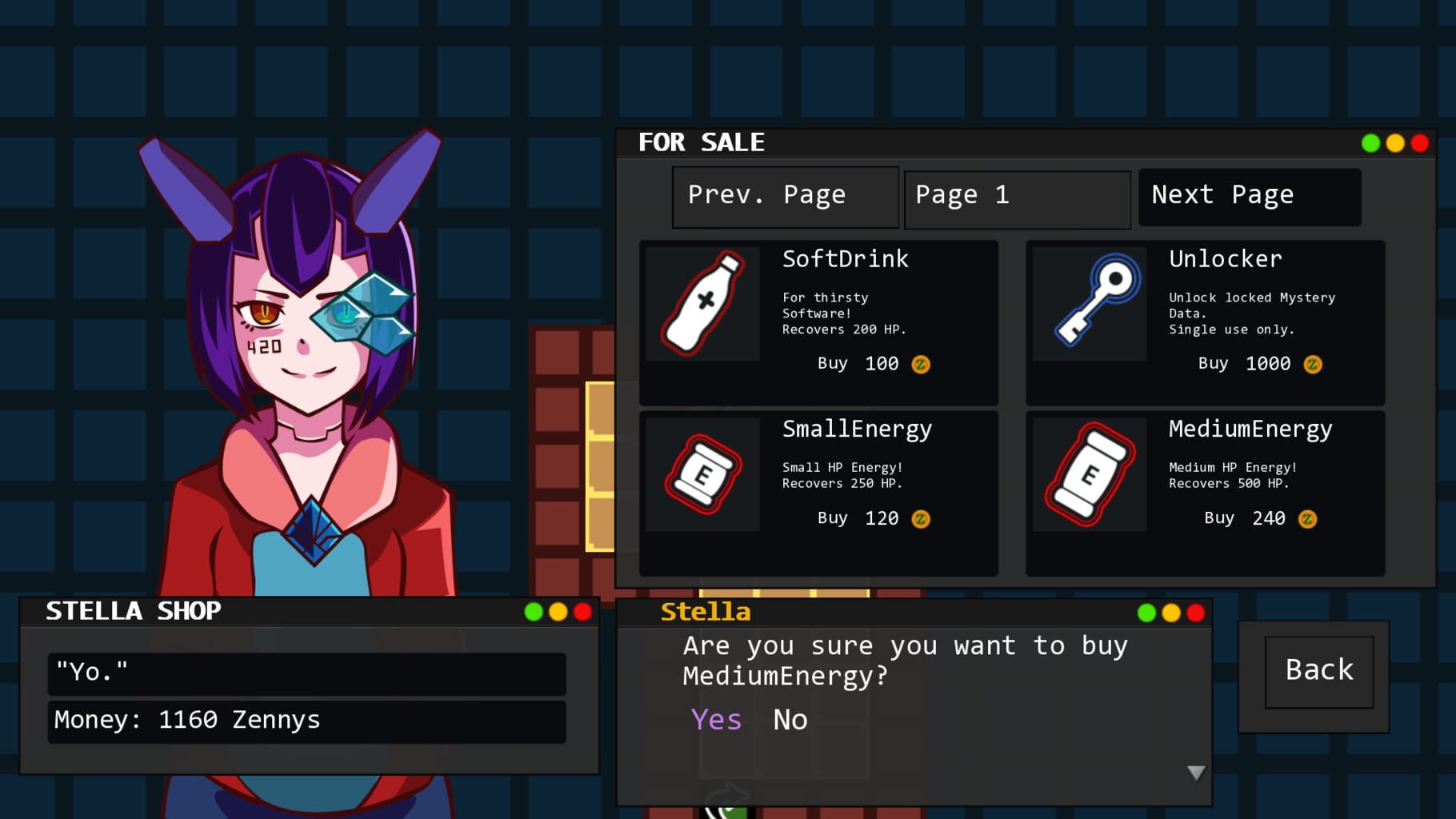Click the FOR SALE title bar
Viewport: 1456px width, 819px height.
tap(702, 142)
